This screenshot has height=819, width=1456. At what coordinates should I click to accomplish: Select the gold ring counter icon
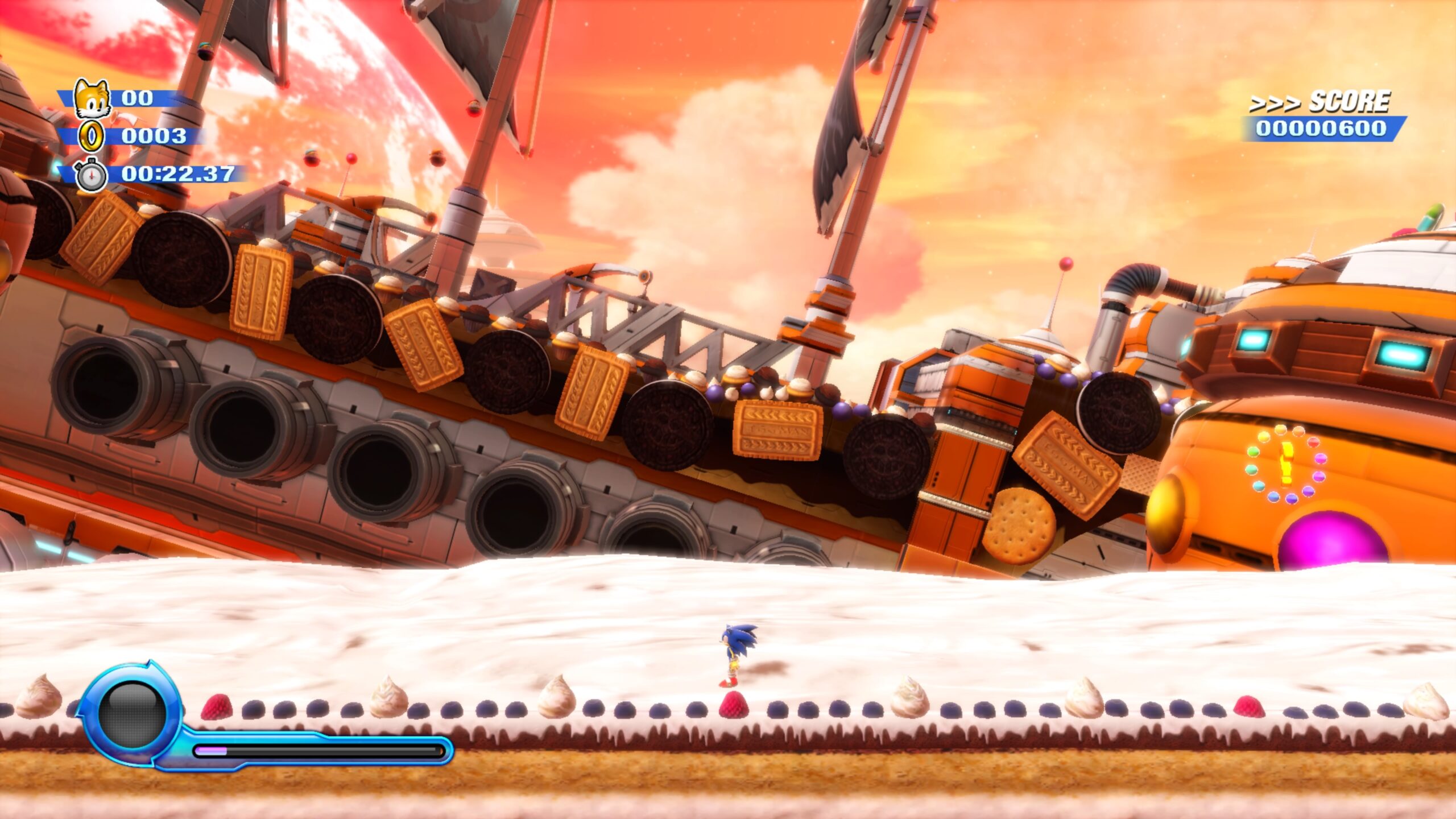click(92, 136)
